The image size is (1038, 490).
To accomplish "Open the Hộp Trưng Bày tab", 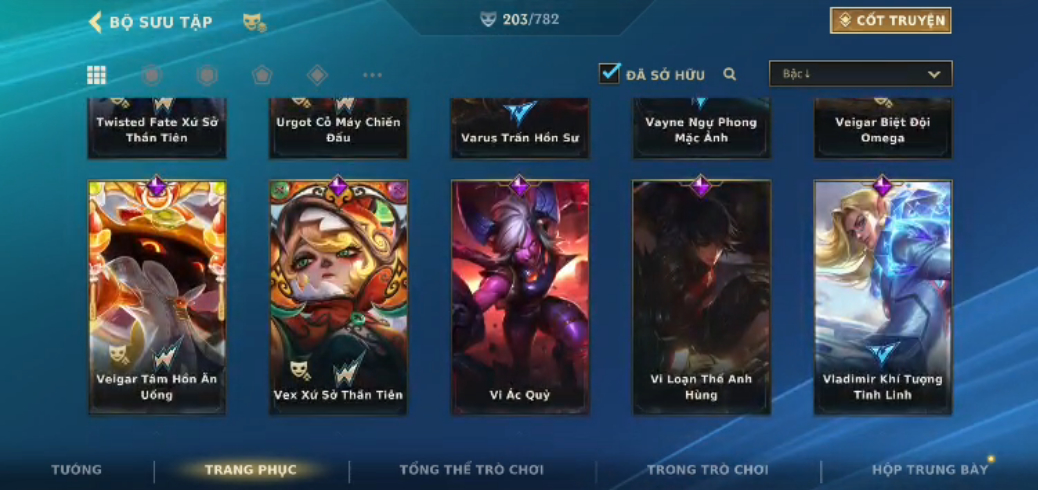I will tap(929, 470).
